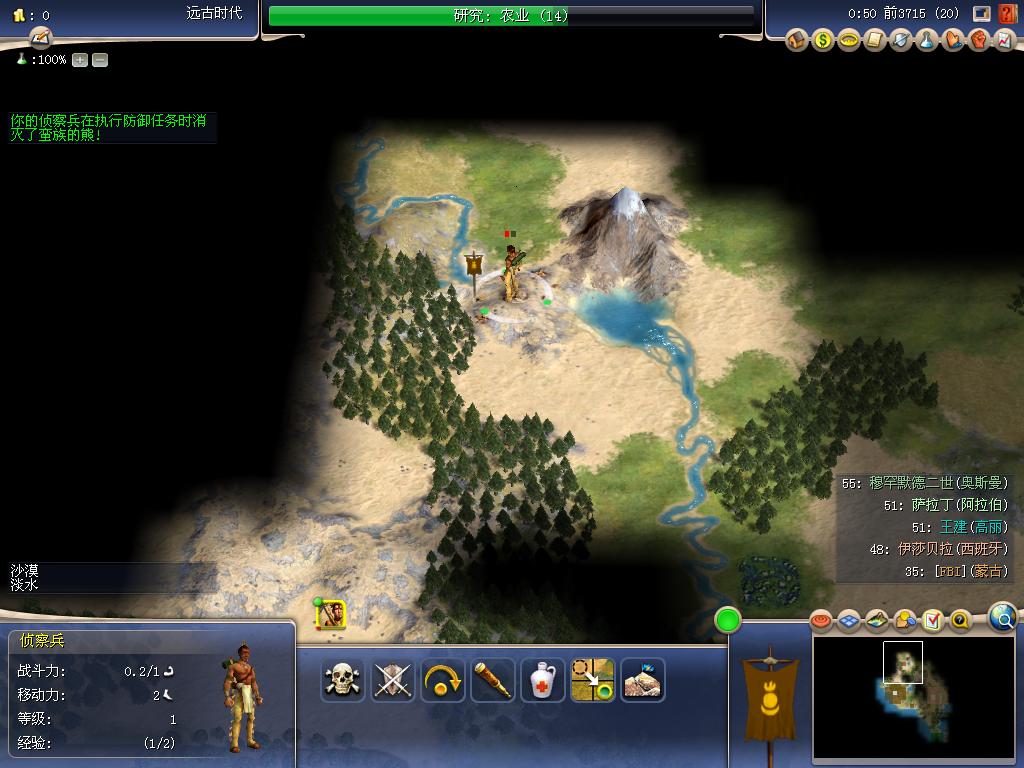Open the domestic advisor house icon
Image resolution: width=1024 pixels, height=768 pixels.
pos(797,41)
